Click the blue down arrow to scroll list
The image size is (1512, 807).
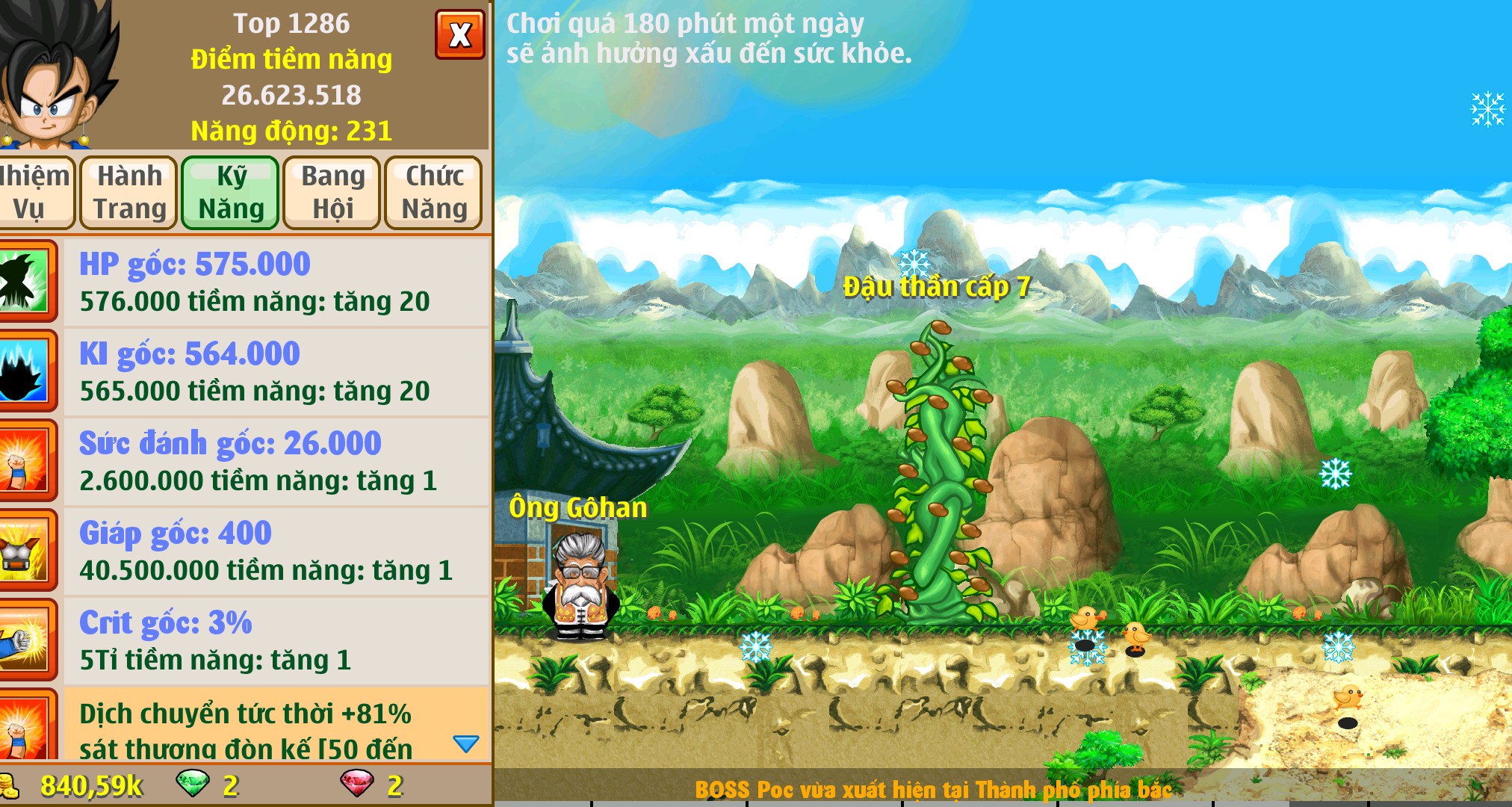[x=465, y=743]
